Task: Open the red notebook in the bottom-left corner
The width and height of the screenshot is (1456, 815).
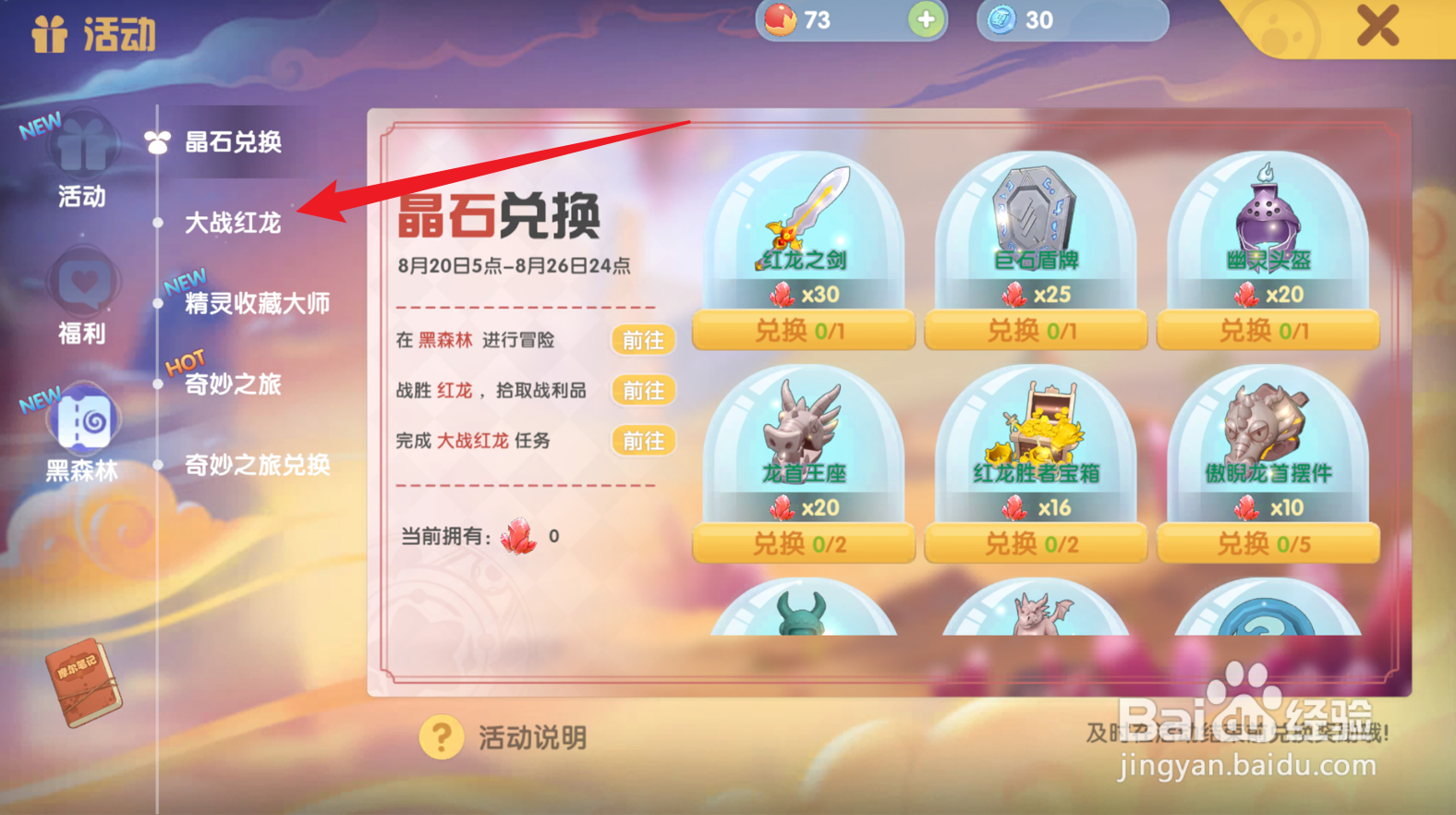Action: pyautogui.click(x=81, y=684)
